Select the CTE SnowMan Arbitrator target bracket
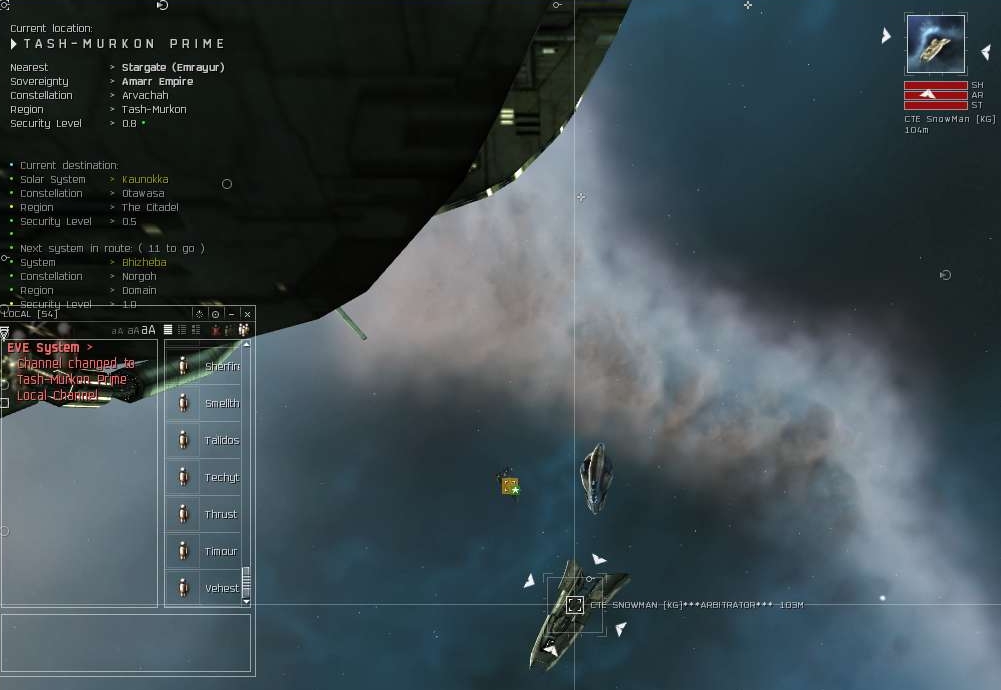Image resolution: width=1001 pixels, height=690 pixels. pos(575,605)
